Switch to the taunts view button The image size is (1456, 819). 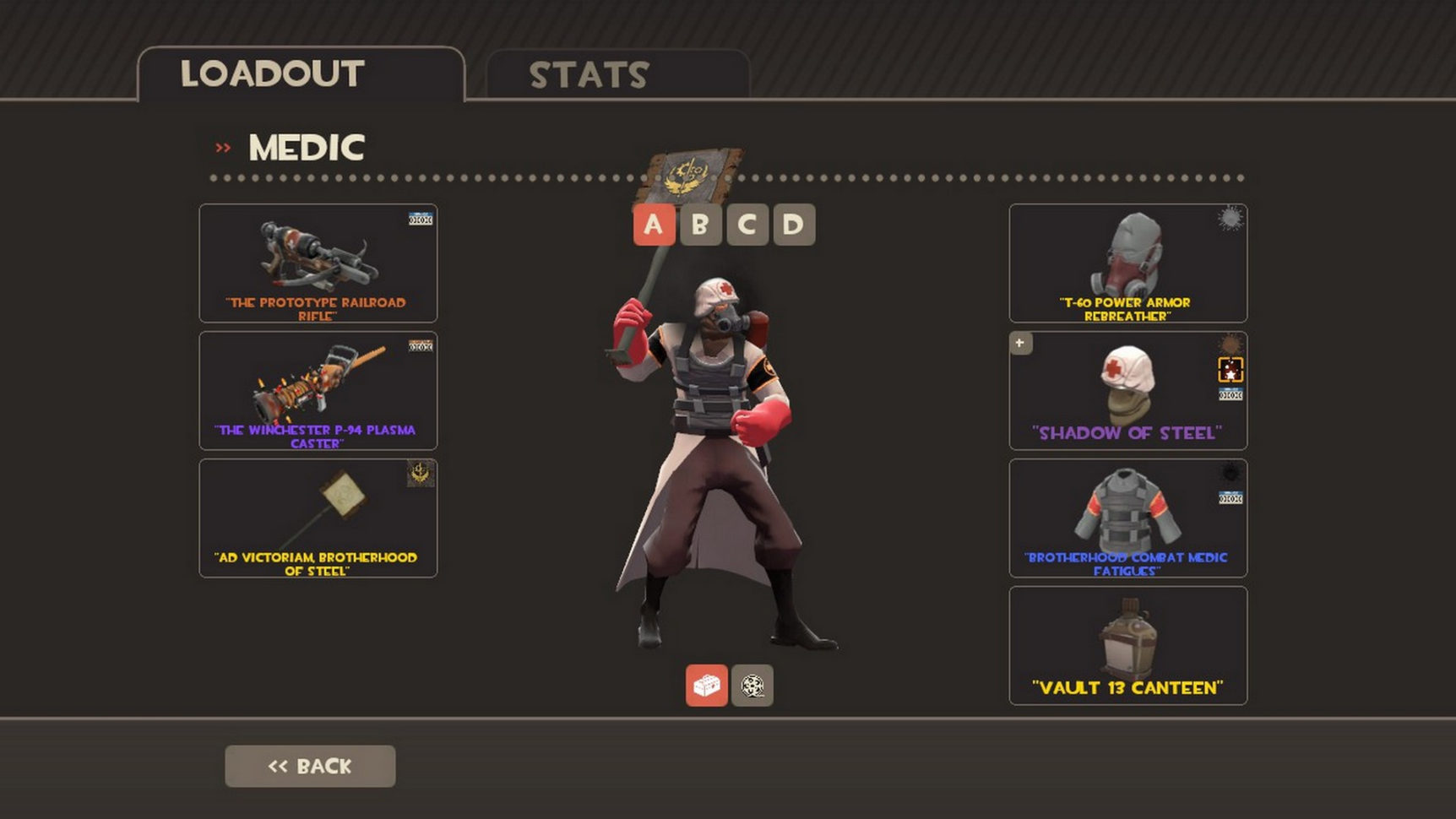pyautogui.click(x=752, y=686)
